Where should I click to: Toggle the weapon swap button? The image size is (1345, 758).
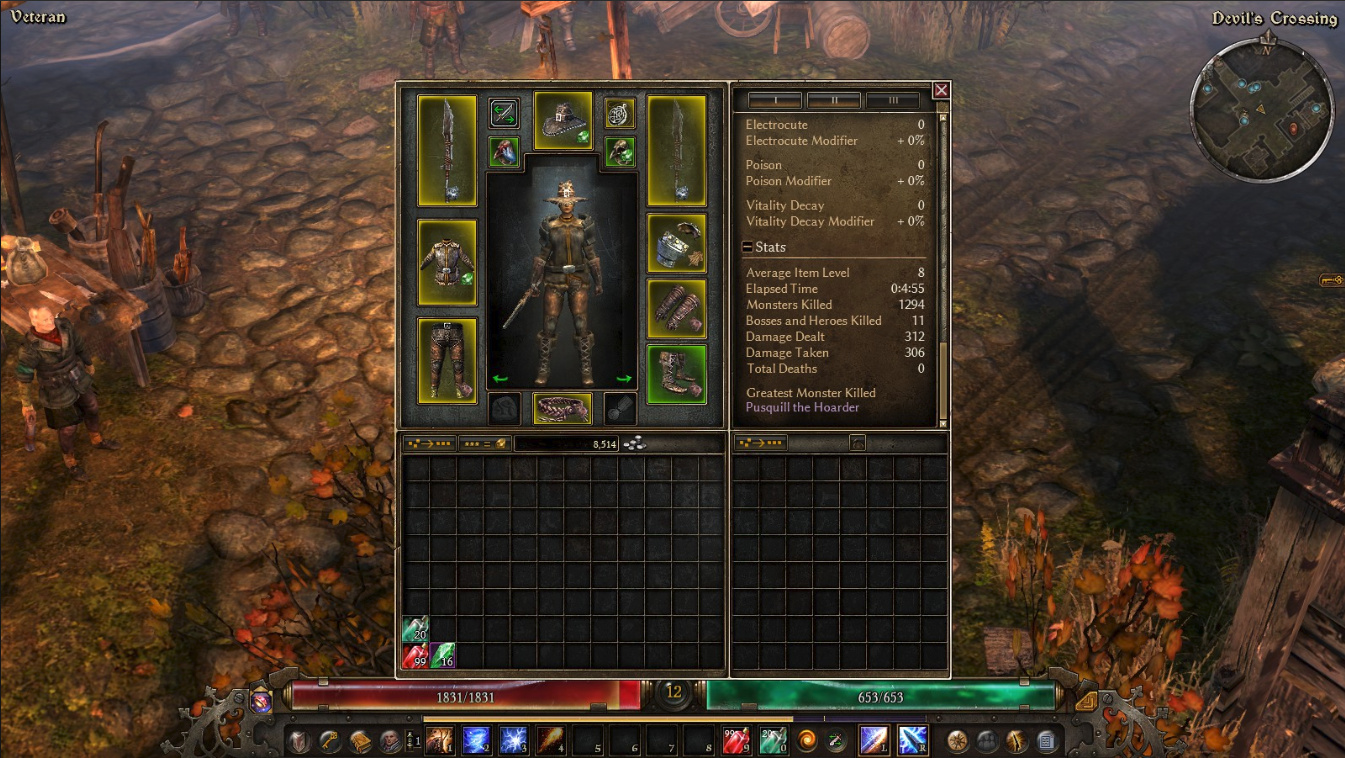coord(504,113)
